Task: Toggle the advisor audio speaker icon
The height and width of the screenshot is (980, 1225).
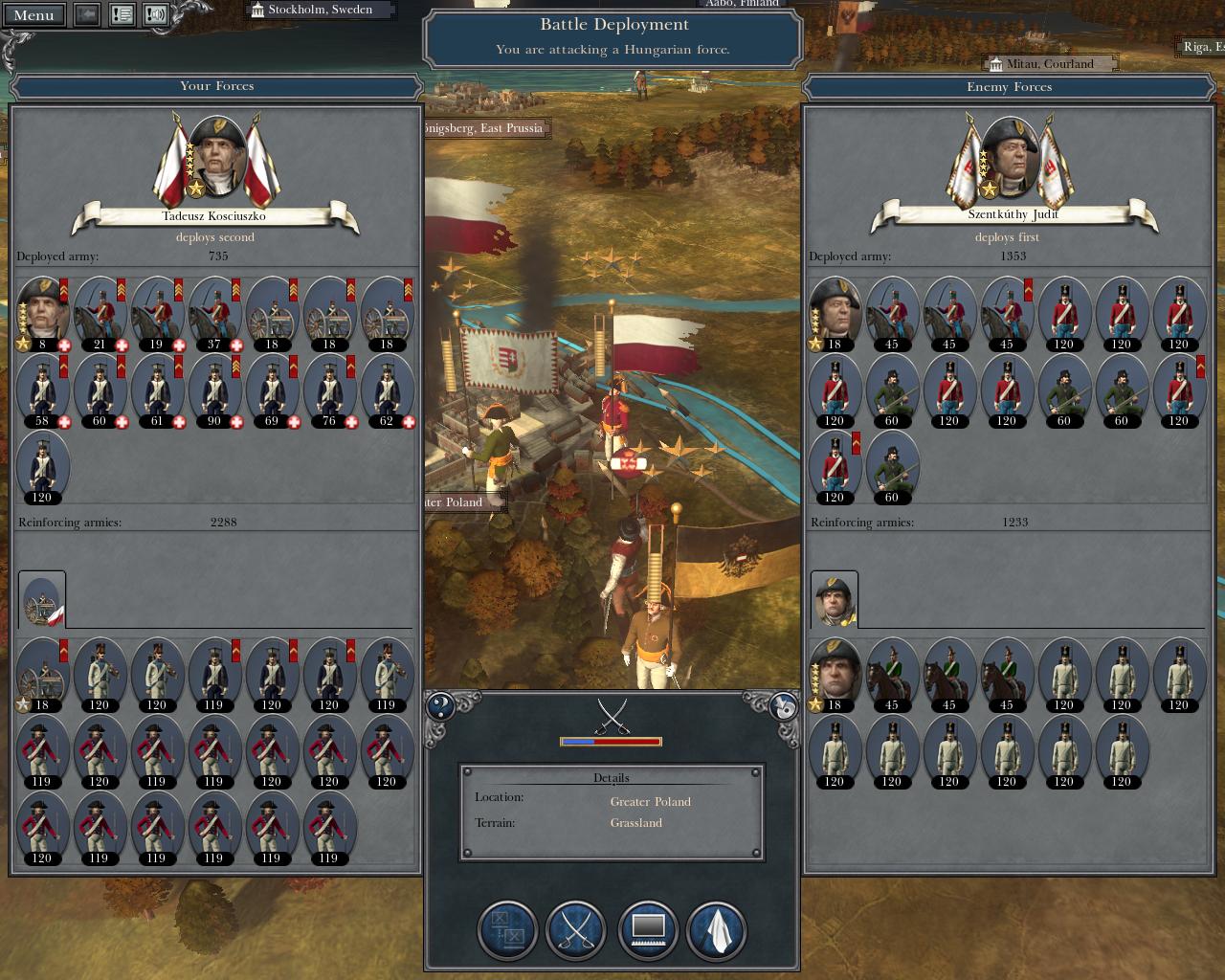Action: coord(155,14)
